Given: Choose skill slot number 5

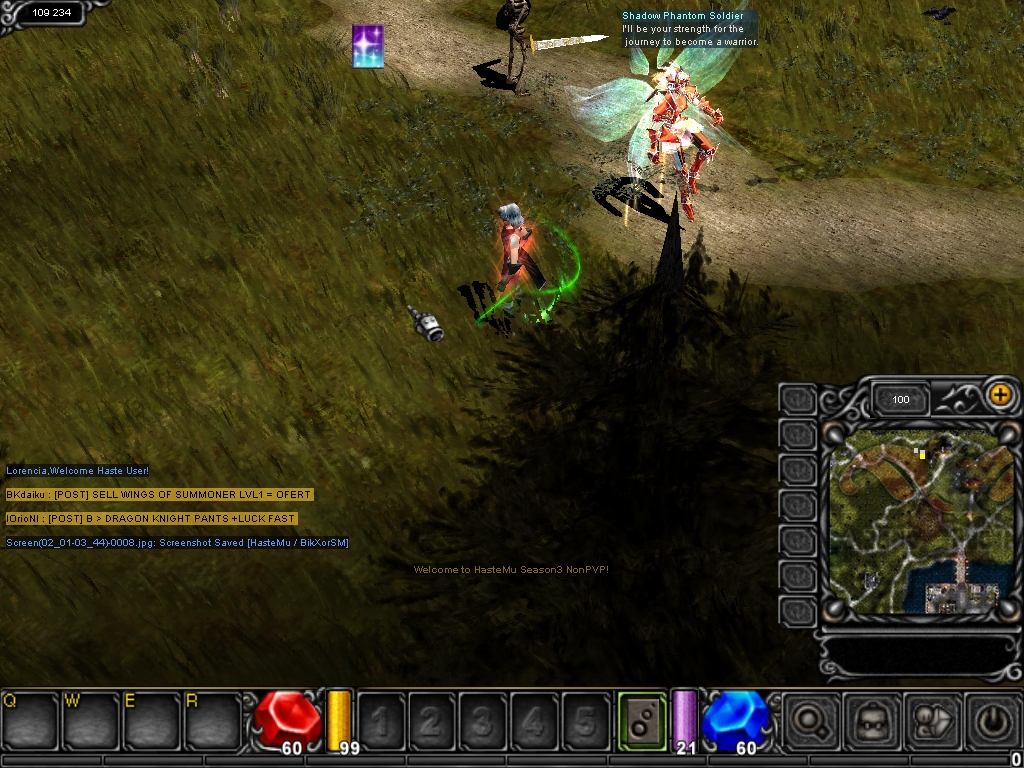Looking at the screenshot, I should pyautogui.click(x=585, y=720).
